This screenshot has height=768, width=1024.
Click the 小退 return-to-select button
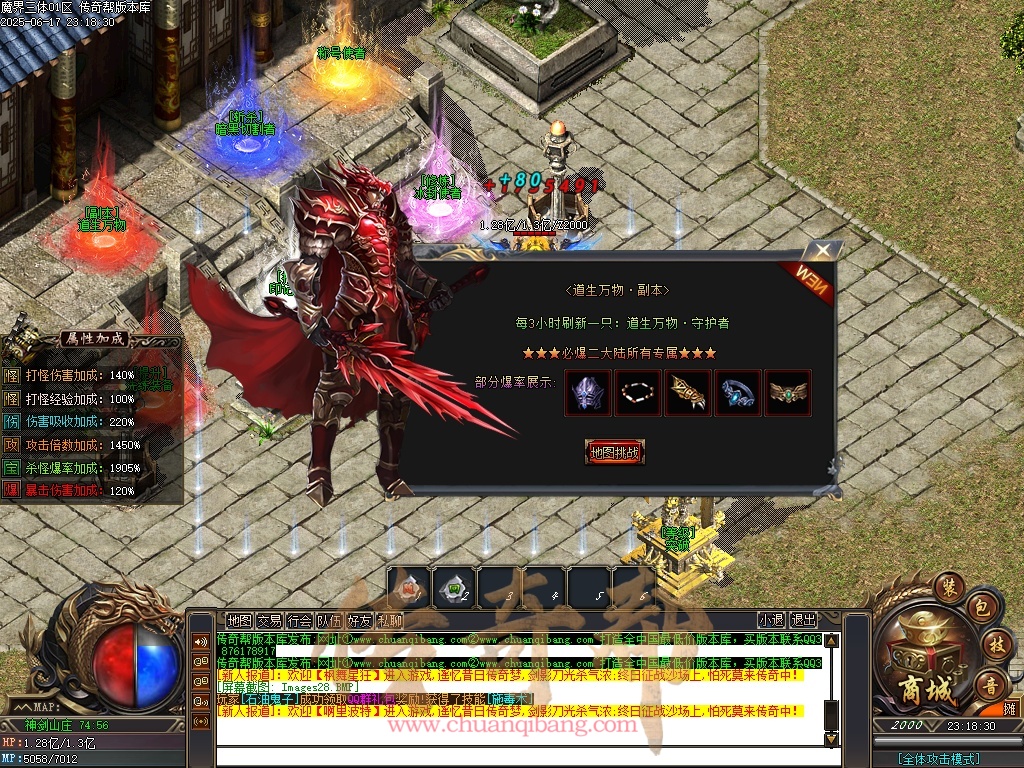click(771, 620)
